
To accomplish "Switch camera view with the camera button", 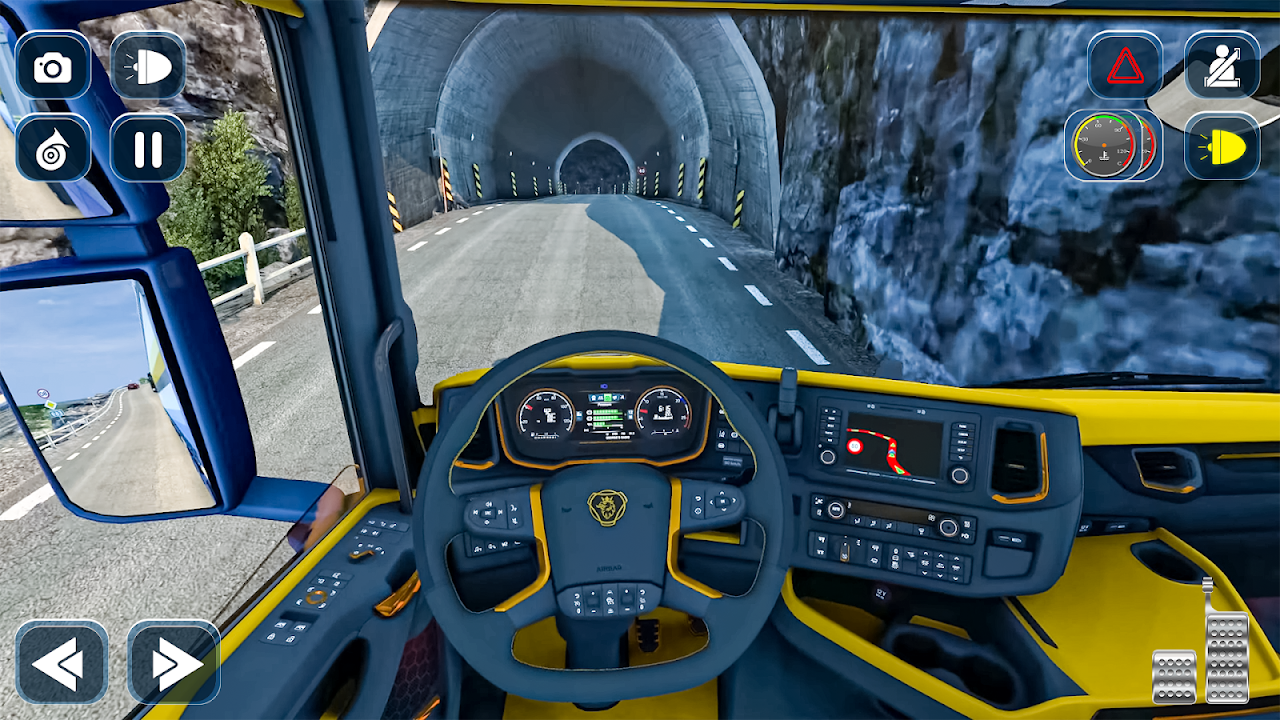I will click(53, 67).
